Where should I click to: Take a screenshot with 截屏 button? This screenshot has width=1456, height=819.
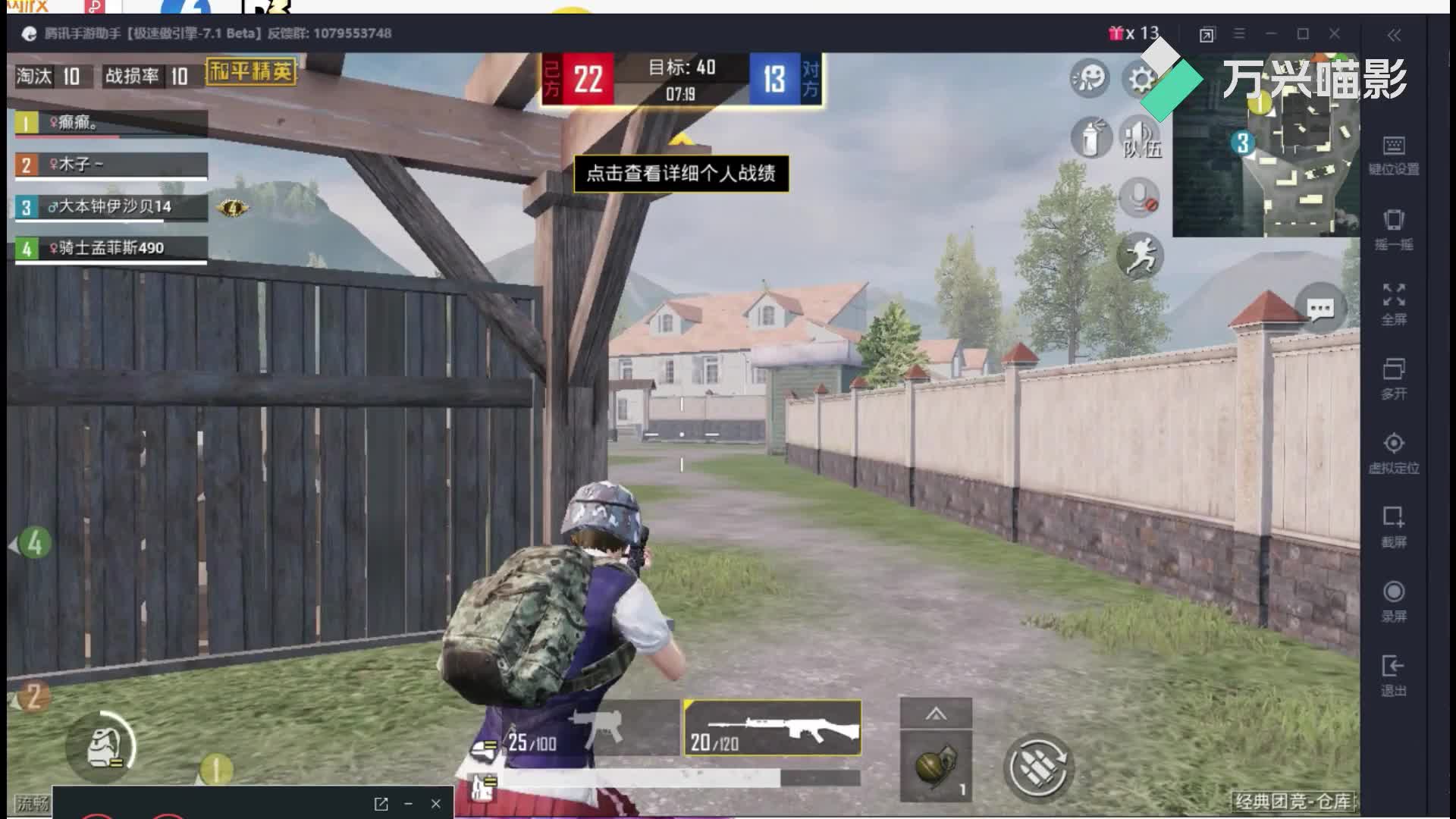pyautogui.click(x=1394, y=526)
